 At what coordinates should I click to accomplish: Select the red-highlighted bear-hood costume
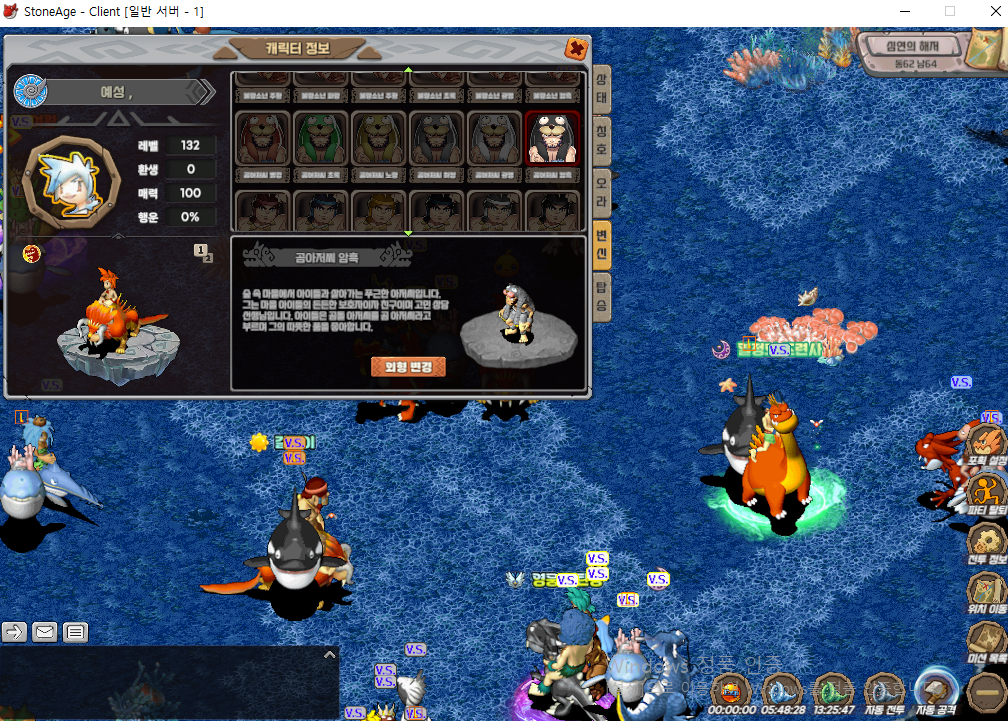coord(552,138)
